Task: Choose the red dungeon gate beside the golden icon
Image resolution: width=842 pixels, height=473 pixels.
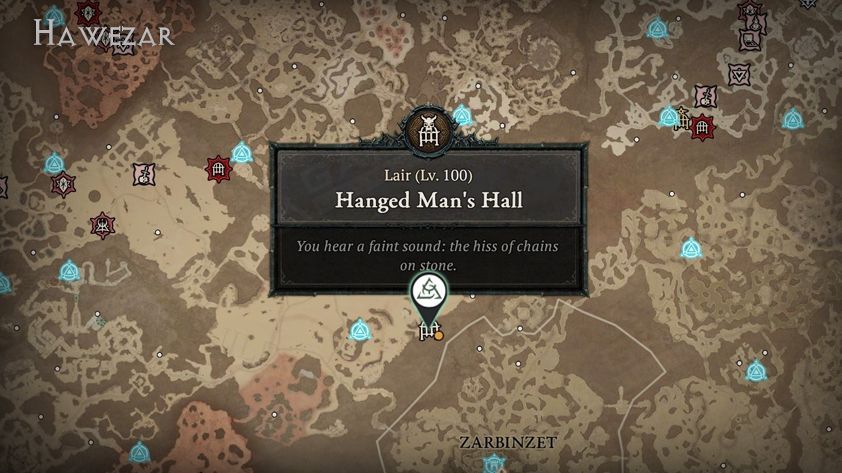Action: click(x=702, y=127)
